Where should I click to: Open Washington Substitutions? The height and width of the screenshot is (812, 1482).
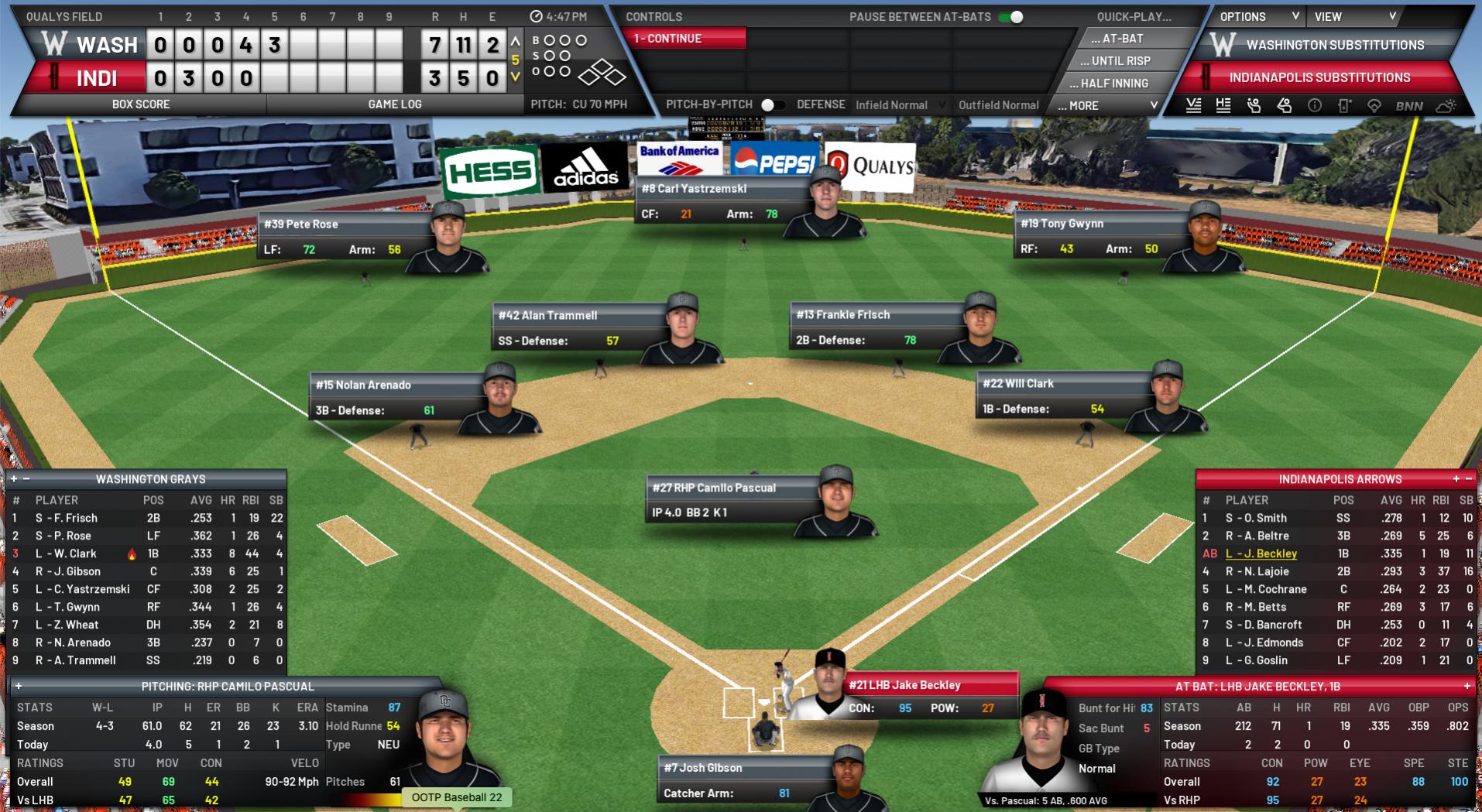coord(1334,45)
